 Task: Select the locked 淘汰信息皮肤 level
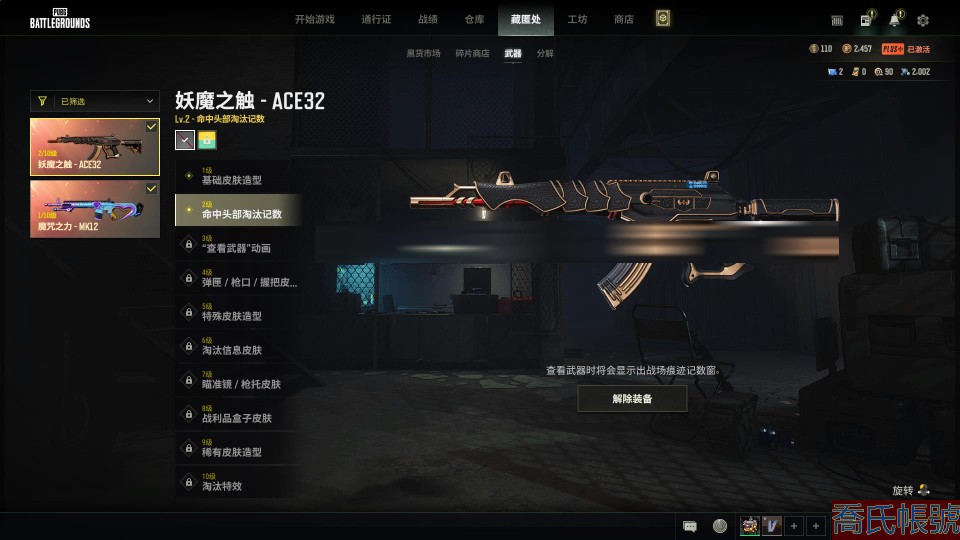click(234, 347)
